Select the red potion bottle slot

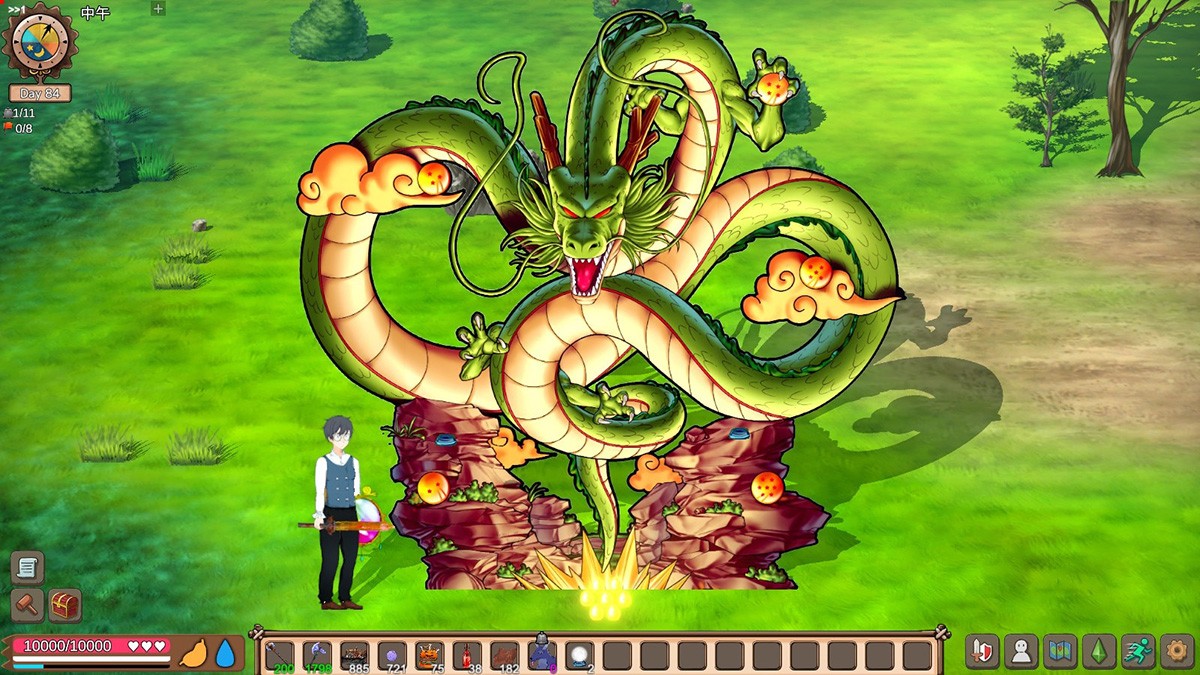click(467, 655)
